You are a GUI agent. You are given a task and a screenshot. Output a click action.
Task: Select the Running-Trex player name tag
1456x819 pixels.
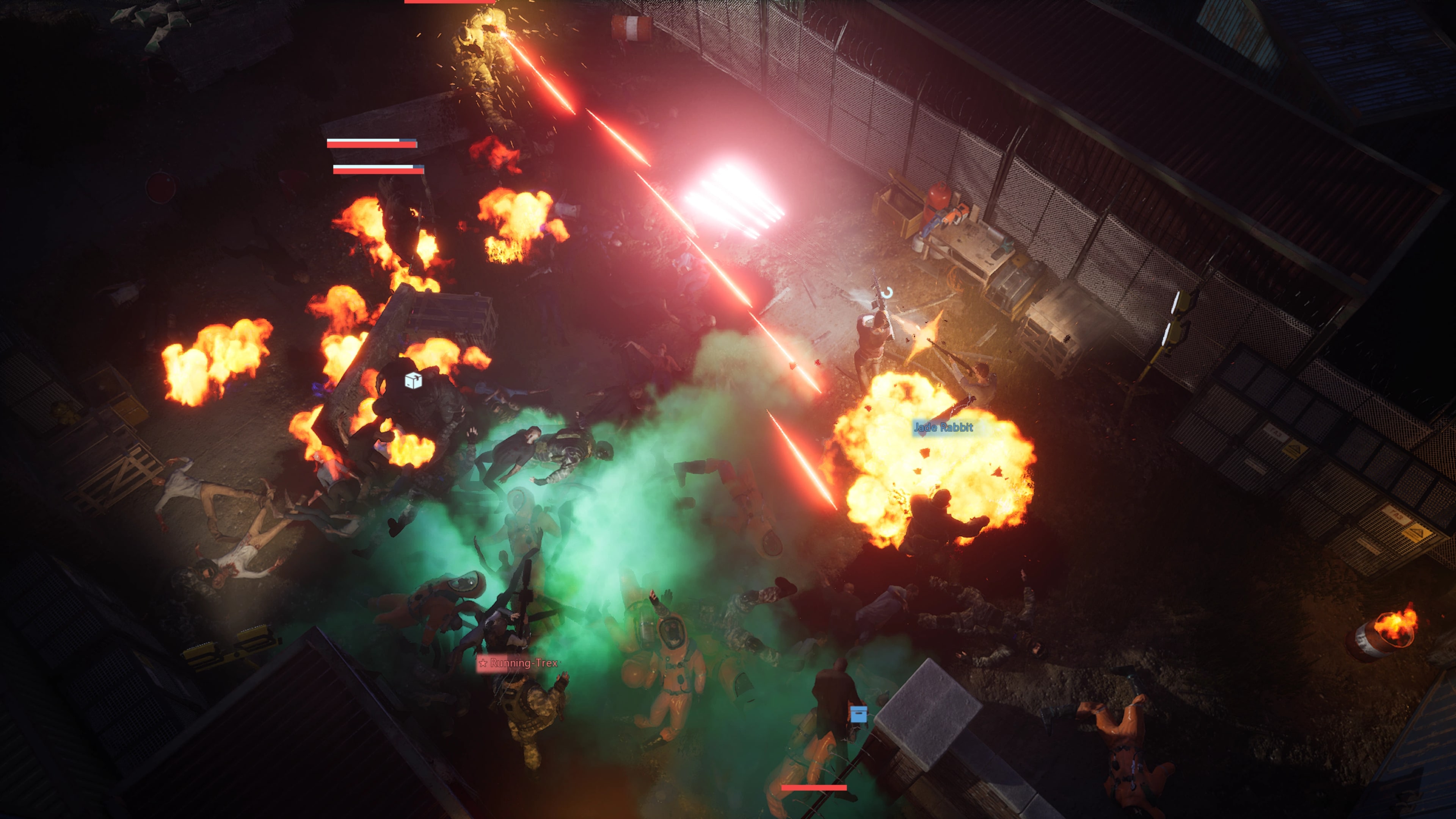518,663
